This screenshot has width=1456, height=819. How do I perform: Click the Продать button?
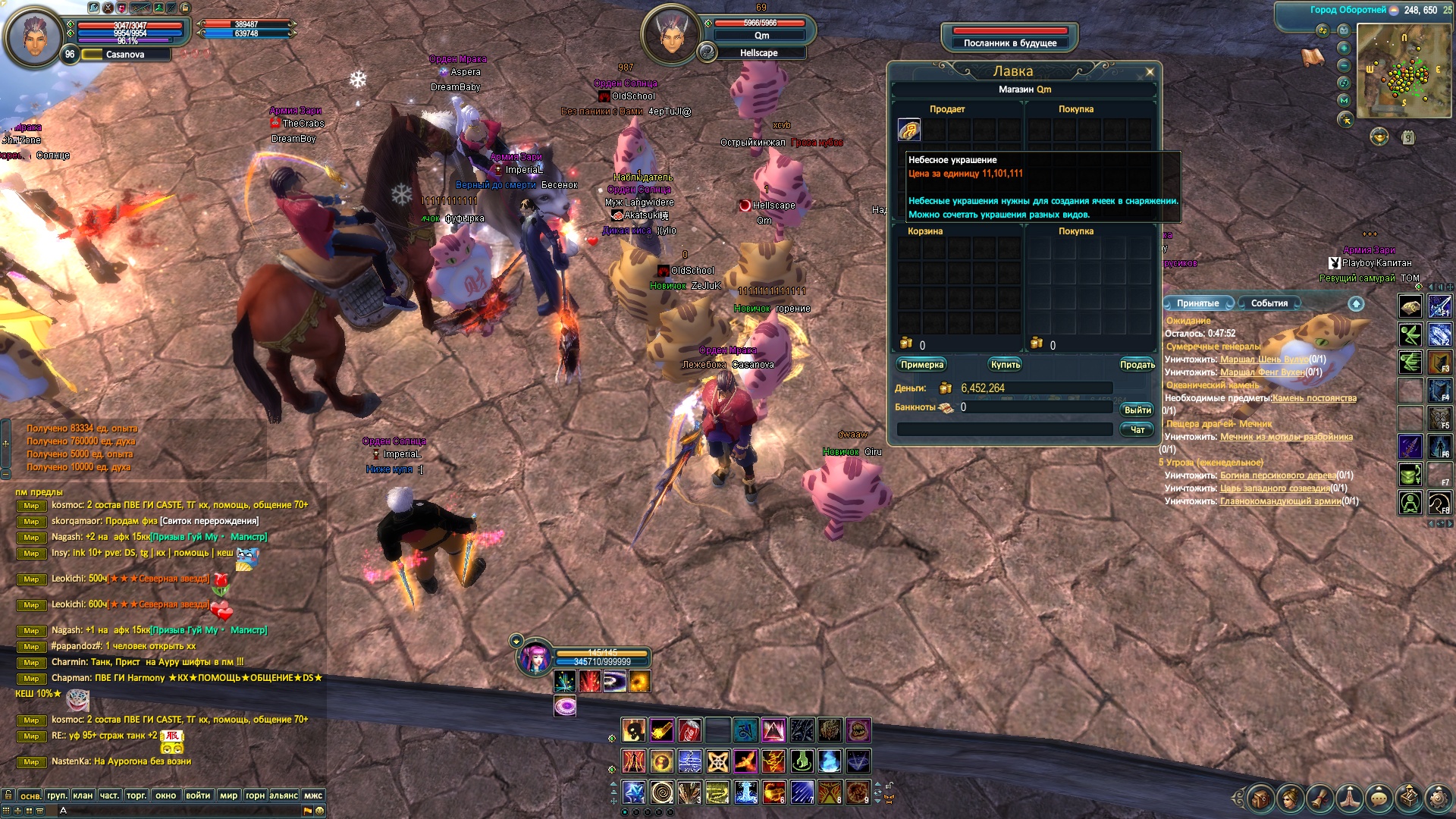[x=1137, y=365]
